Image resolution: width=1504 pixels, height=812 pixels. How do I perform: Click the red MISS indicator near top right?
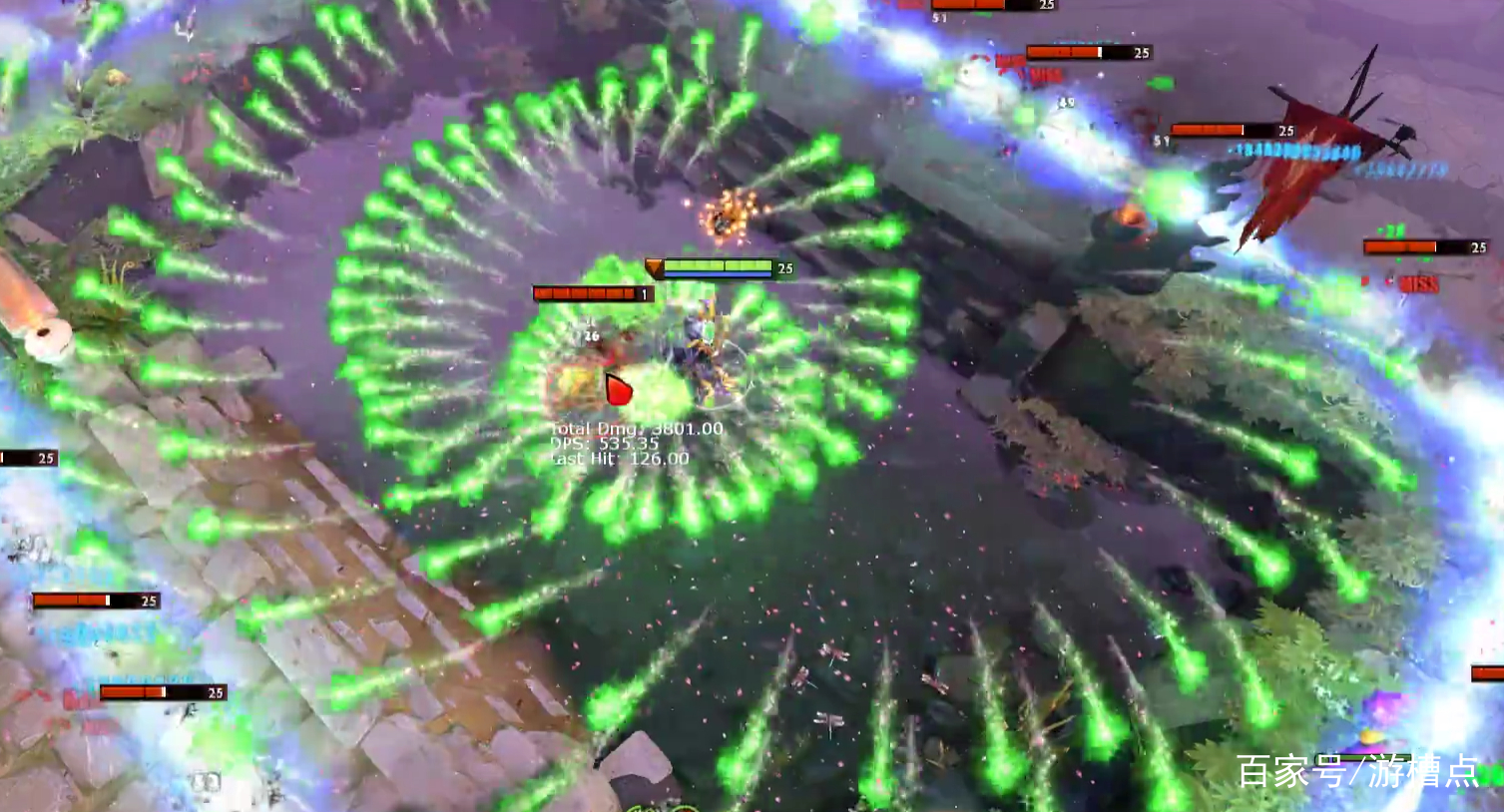(x=1044, y=74)
